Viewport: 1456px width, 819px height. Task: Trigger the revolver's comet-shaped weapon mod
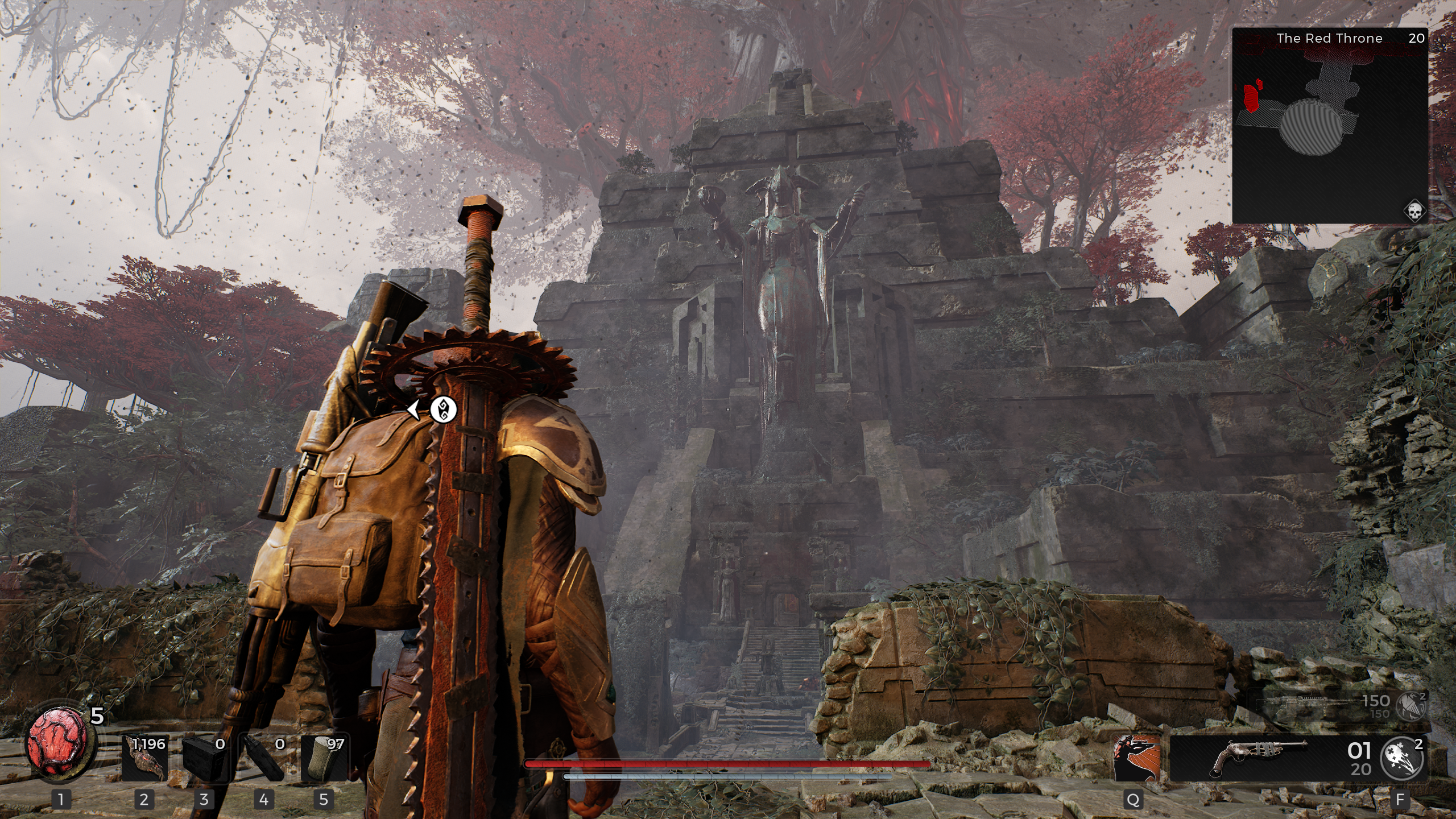[1404, 758]
